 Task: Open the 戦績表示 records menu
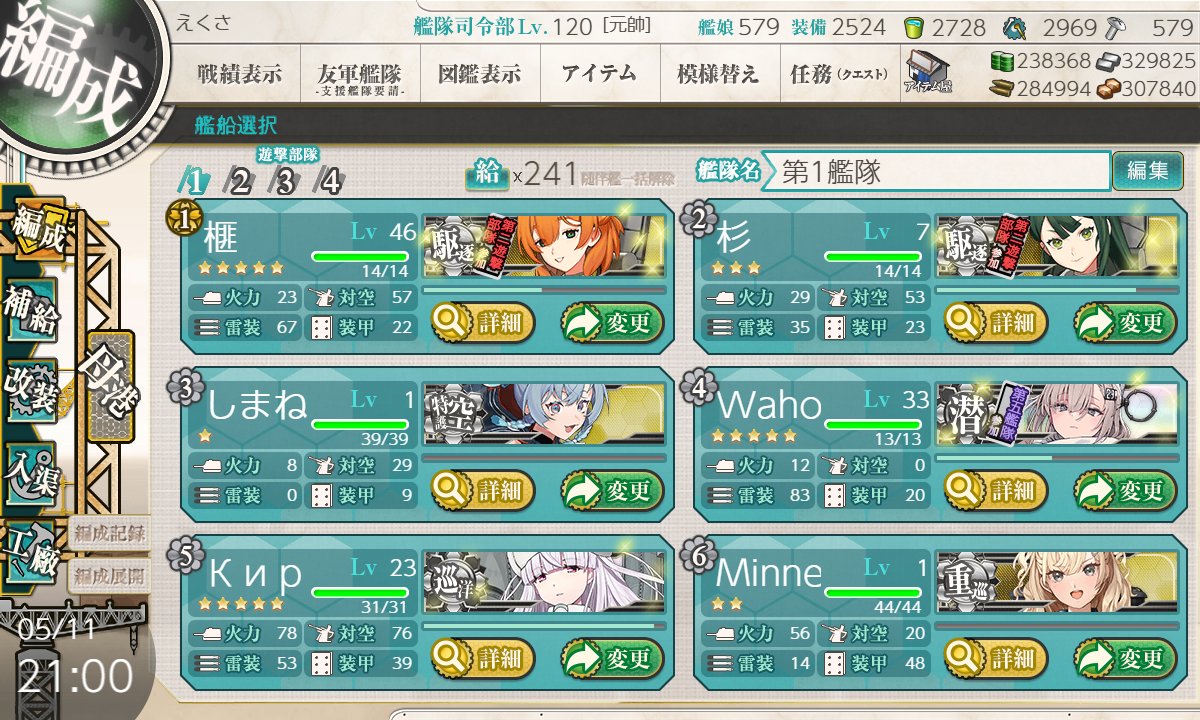click(239, 73)
